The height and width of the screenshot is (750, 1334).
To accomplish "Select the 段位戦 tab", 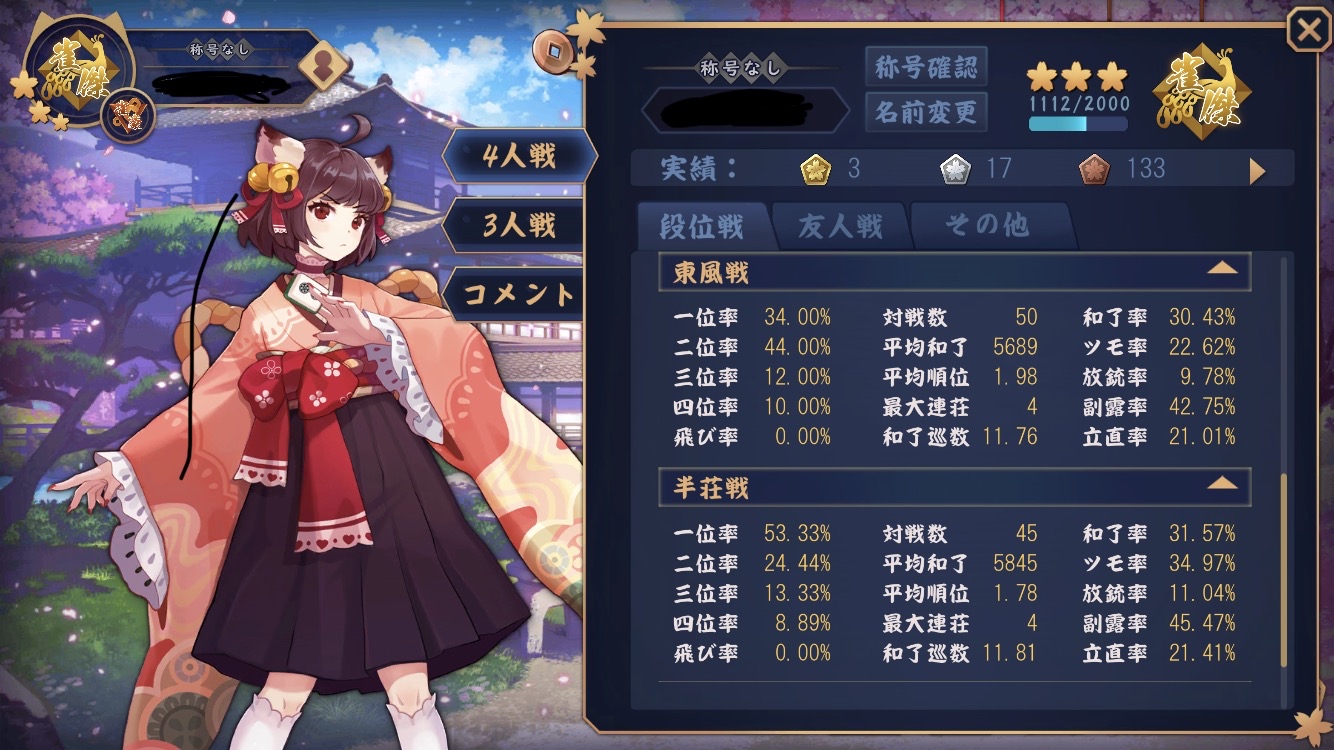I will click(x=702, y=227).
